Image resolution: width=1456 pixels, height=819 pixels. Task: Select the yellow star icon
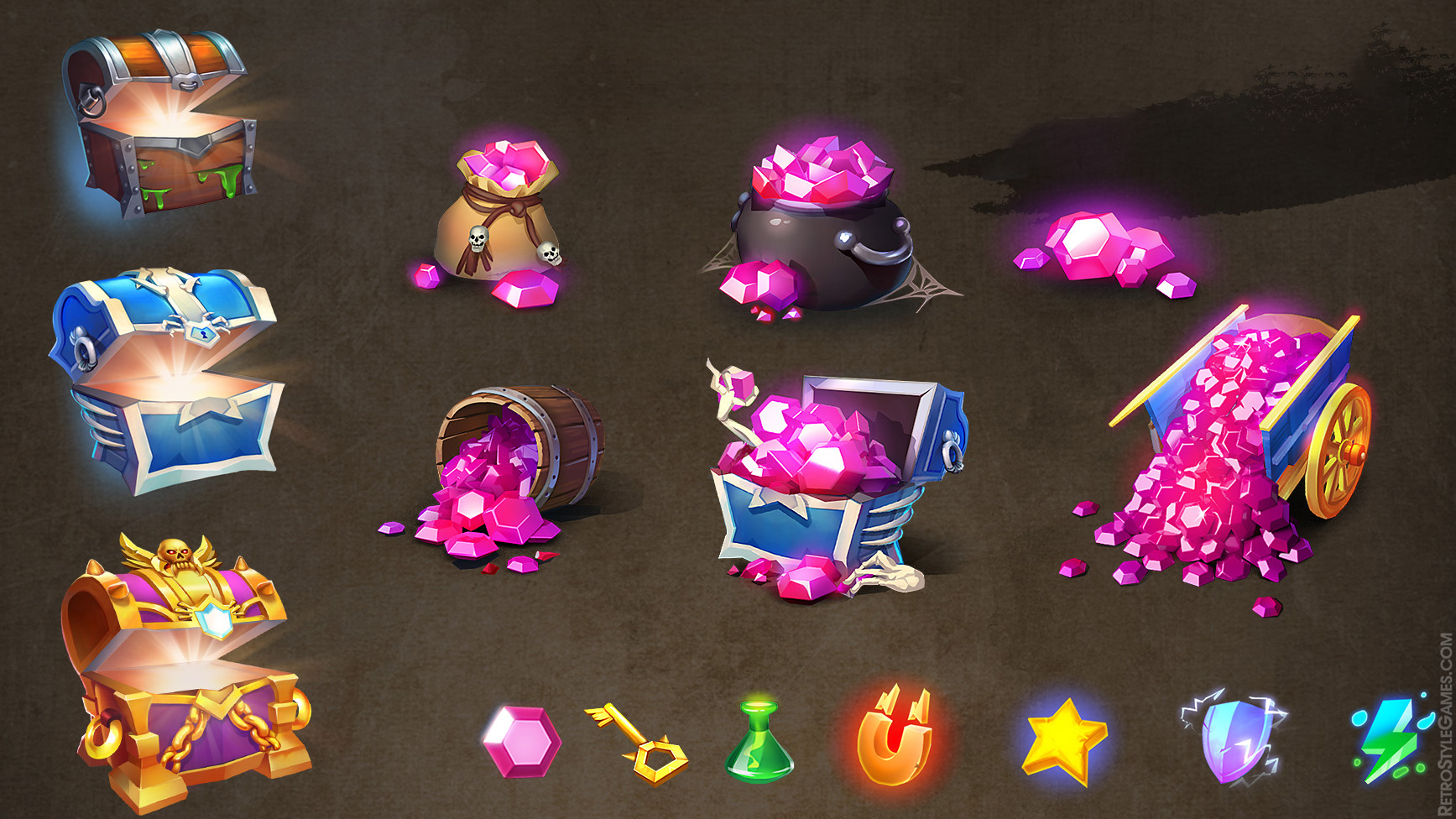[1064, 740]
